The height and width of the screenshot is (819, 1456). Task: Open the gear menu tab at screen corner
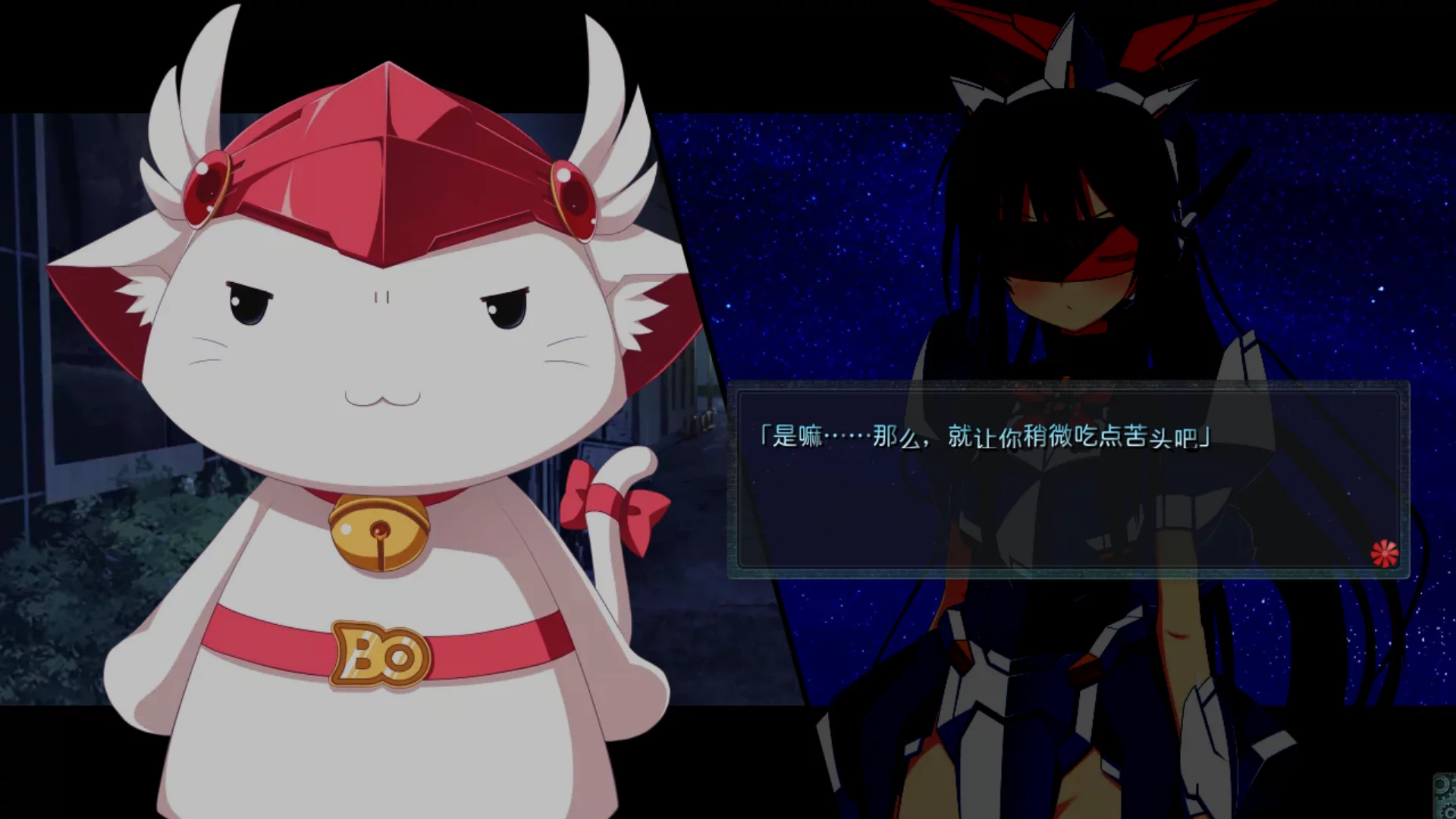pyautogui.click(x=1444, y=796)
